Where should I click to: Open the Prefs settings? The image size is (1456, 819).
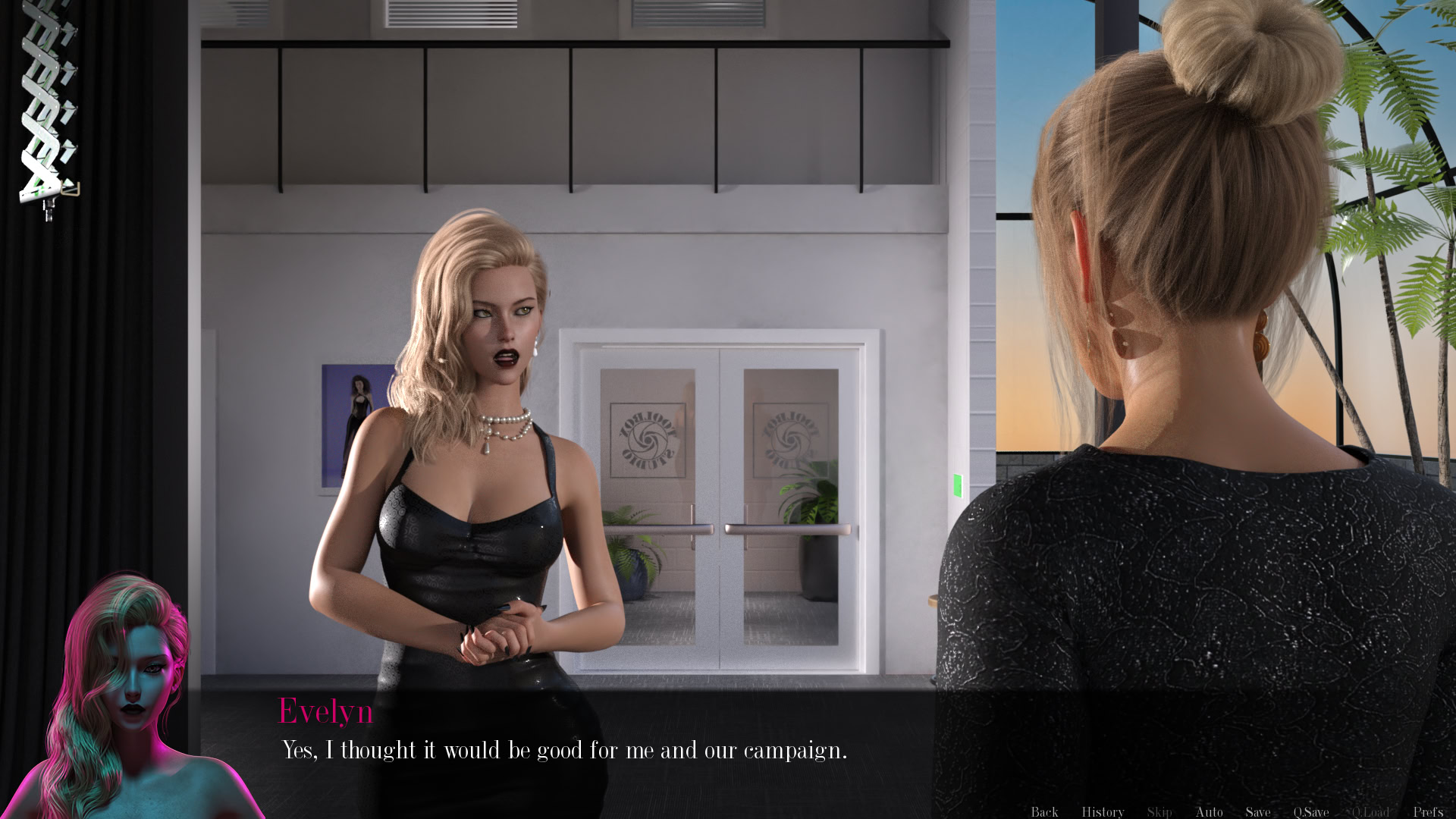point(1428,811)
